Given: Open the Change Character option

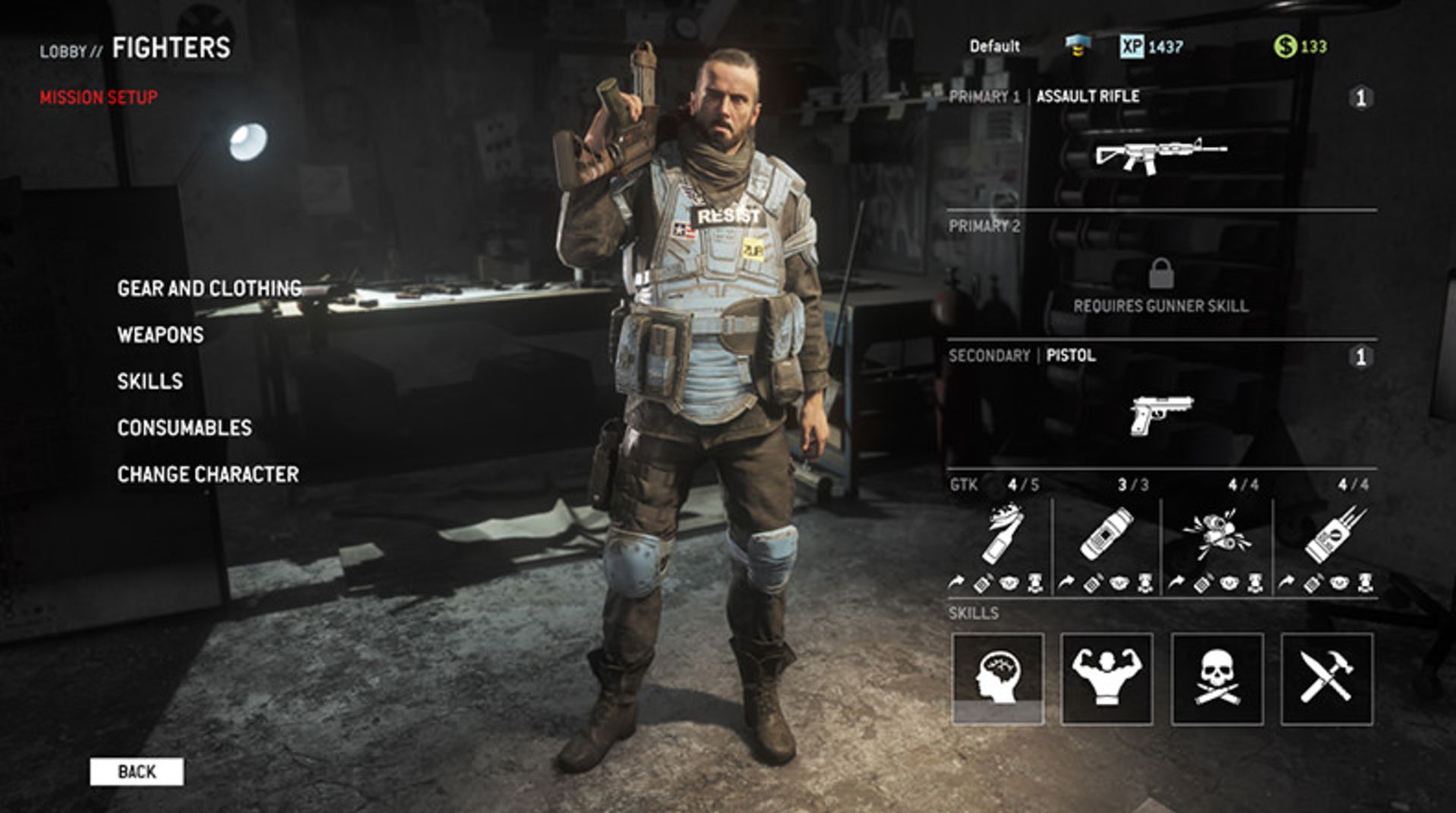Looking at the screenshot, I should click(209, 473).
